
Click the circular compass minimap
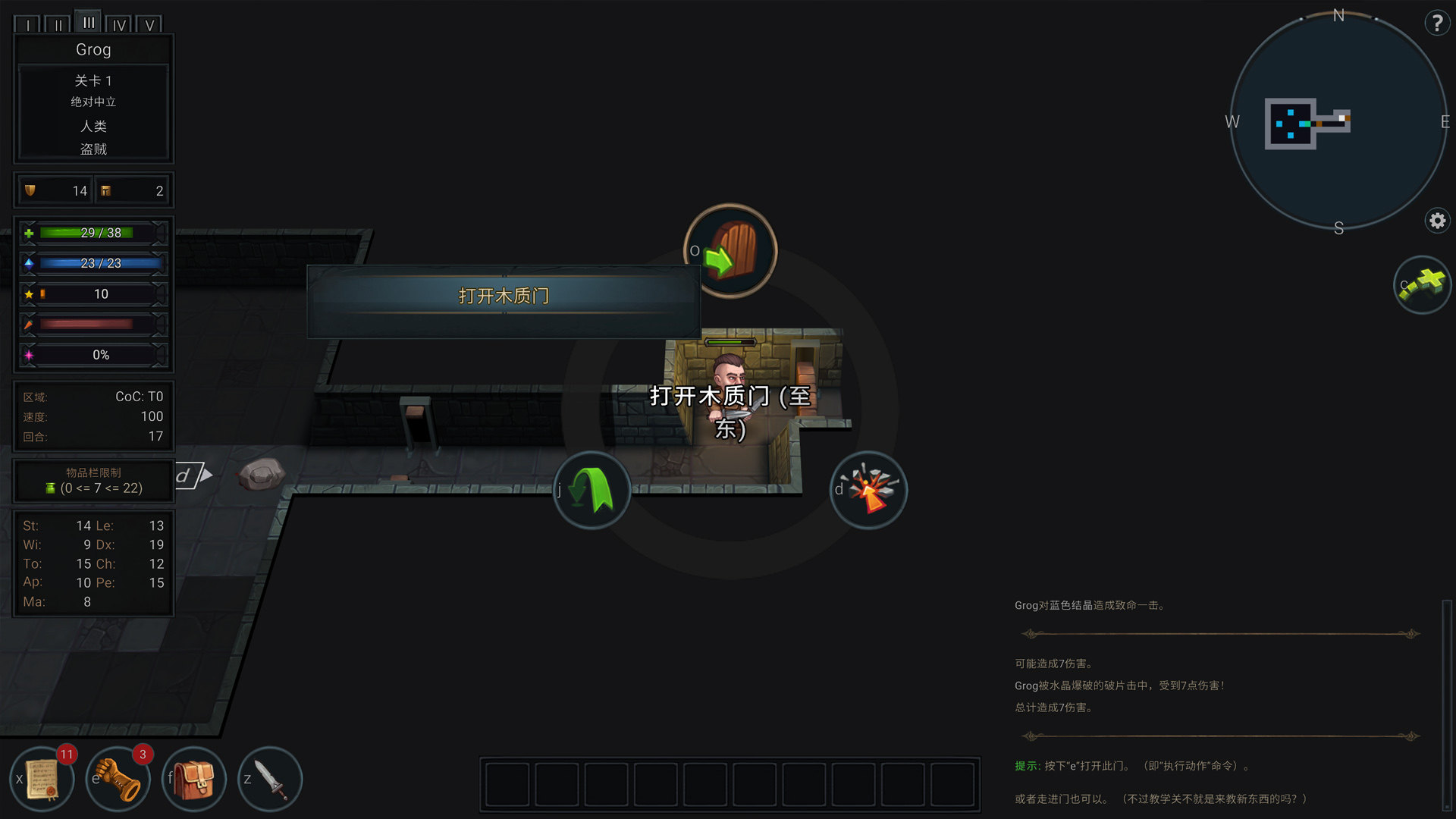click(x=1338, y=121)
